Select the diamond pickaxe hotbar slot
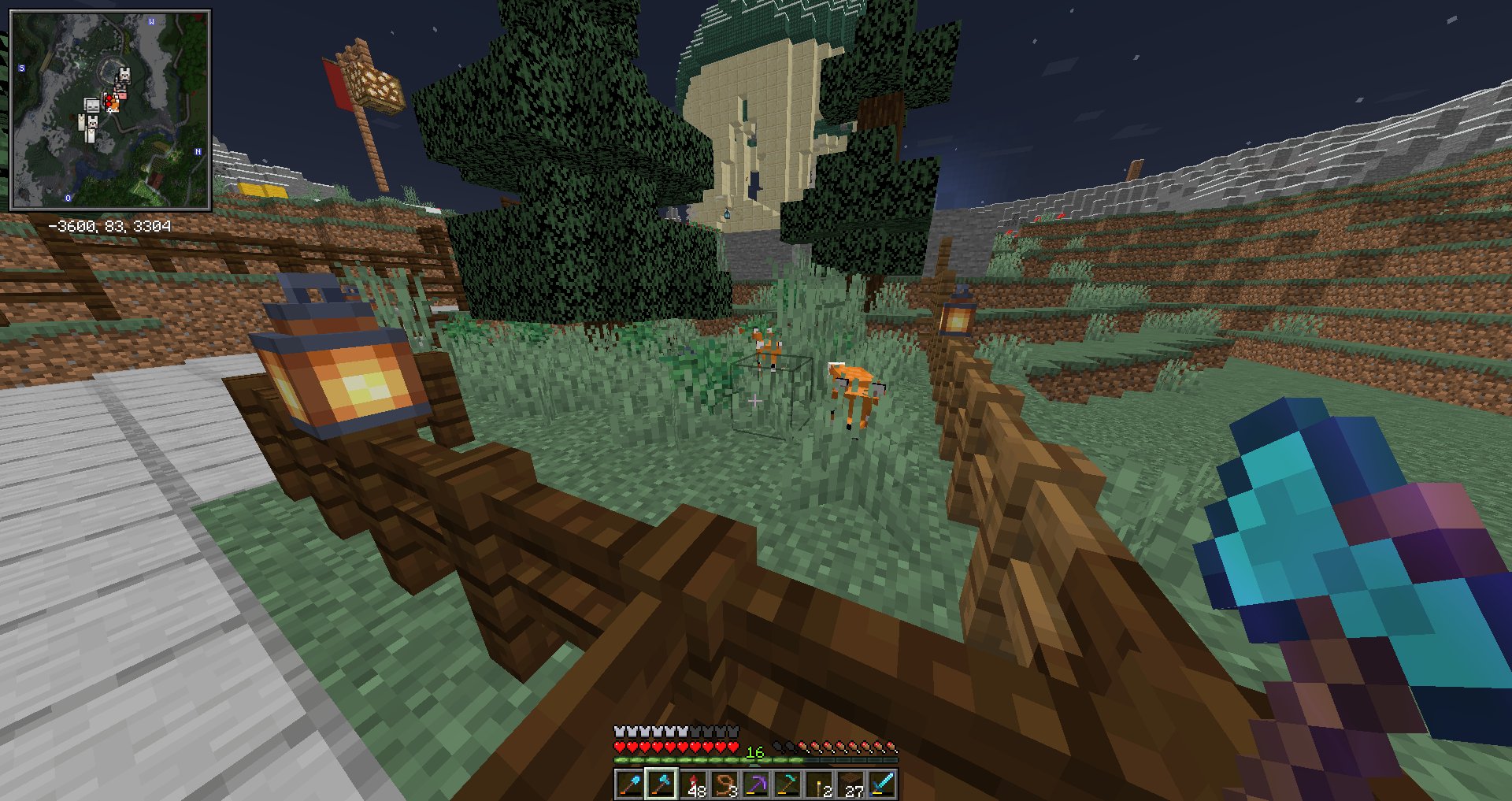 pyautogui.click(x=787, y=784)
